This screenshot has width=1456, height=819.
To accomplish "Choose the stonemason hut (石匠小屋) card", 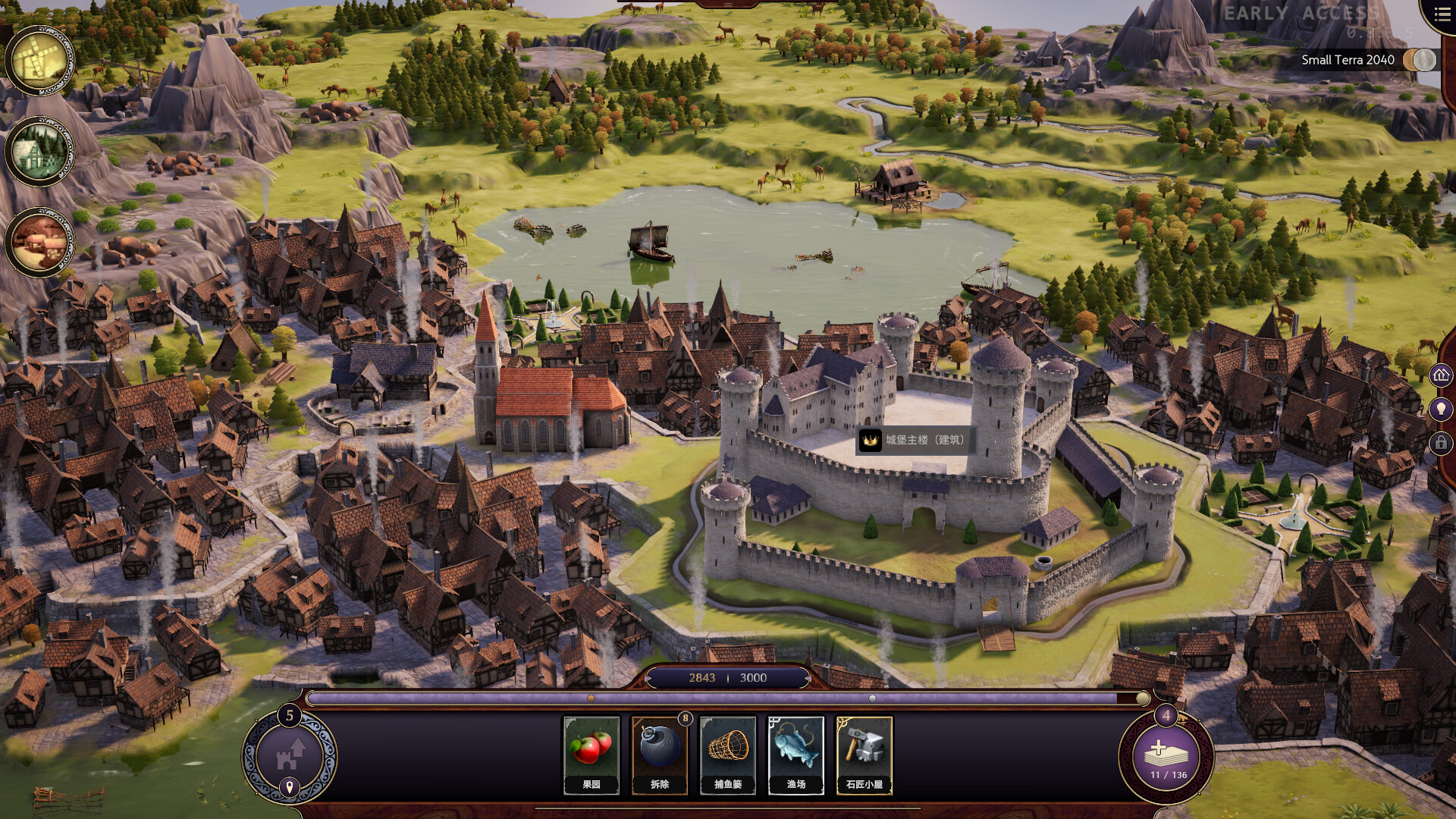I will point(864,755).
